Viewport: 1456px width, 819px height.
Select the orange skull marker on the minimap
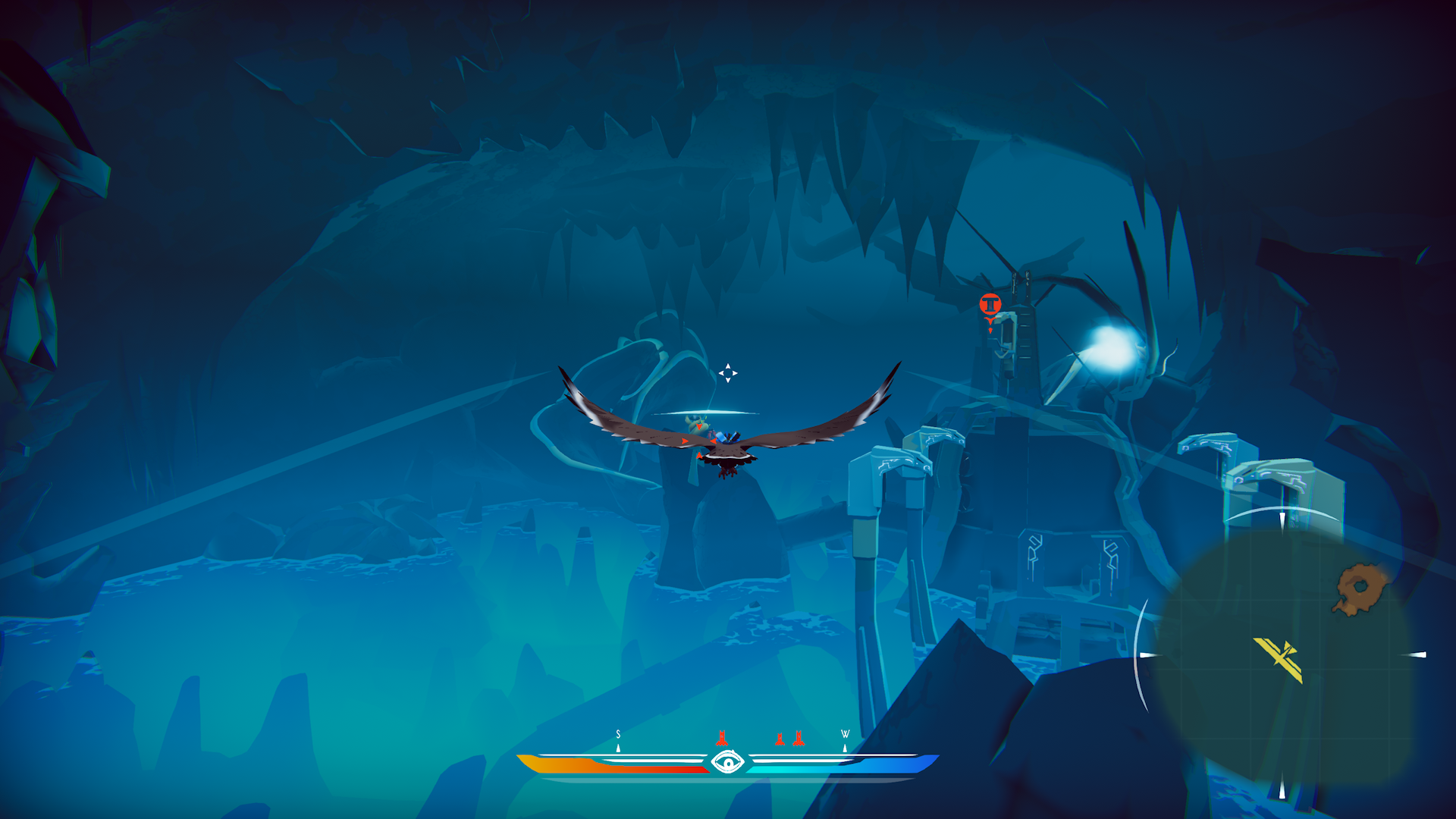pos(1359,588)
